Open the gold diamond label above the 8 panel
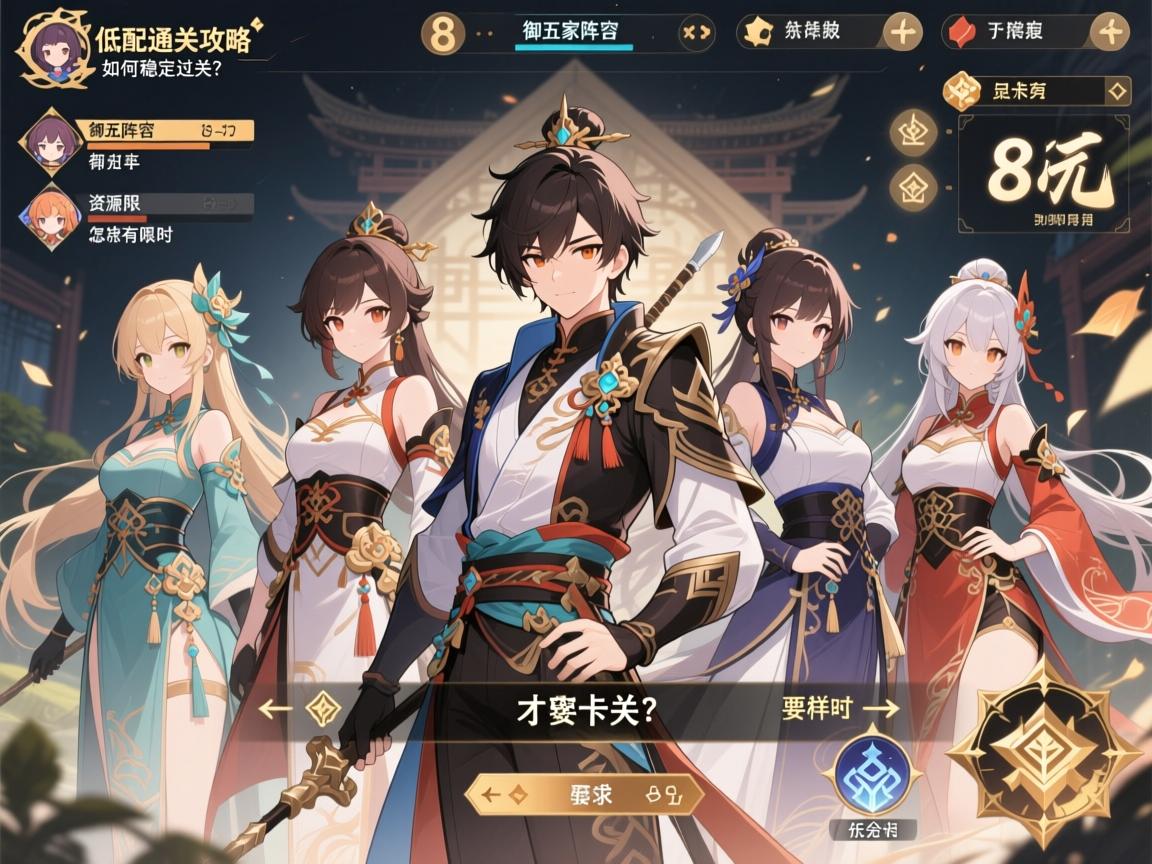This screenshot has height=864, width=1152. coord(1037,93)
